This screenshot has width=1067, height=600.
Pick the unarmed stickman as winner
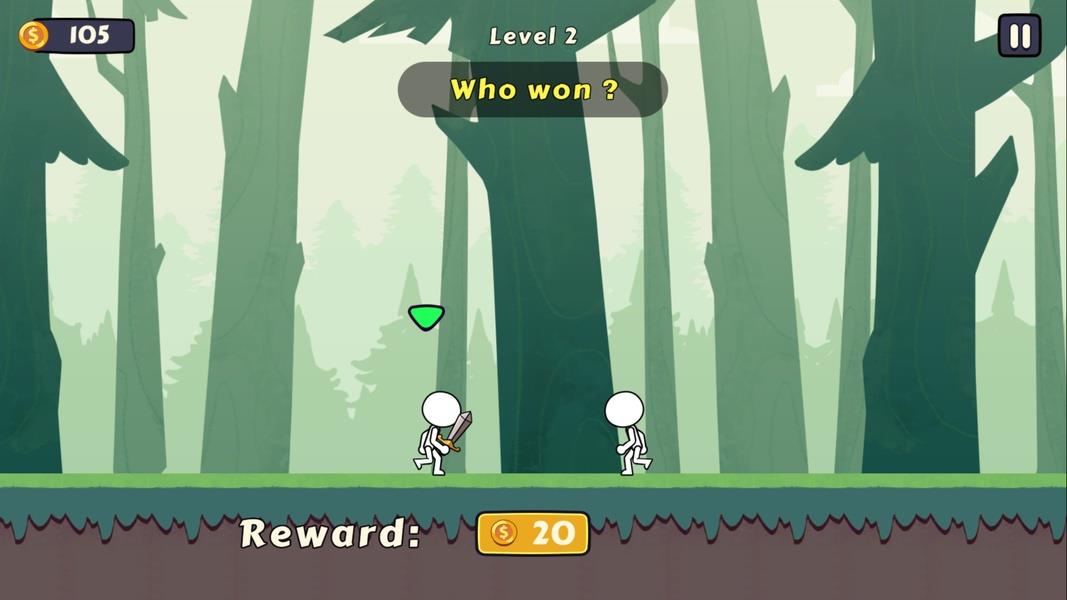pyautogui.click(x=627, y=433)
